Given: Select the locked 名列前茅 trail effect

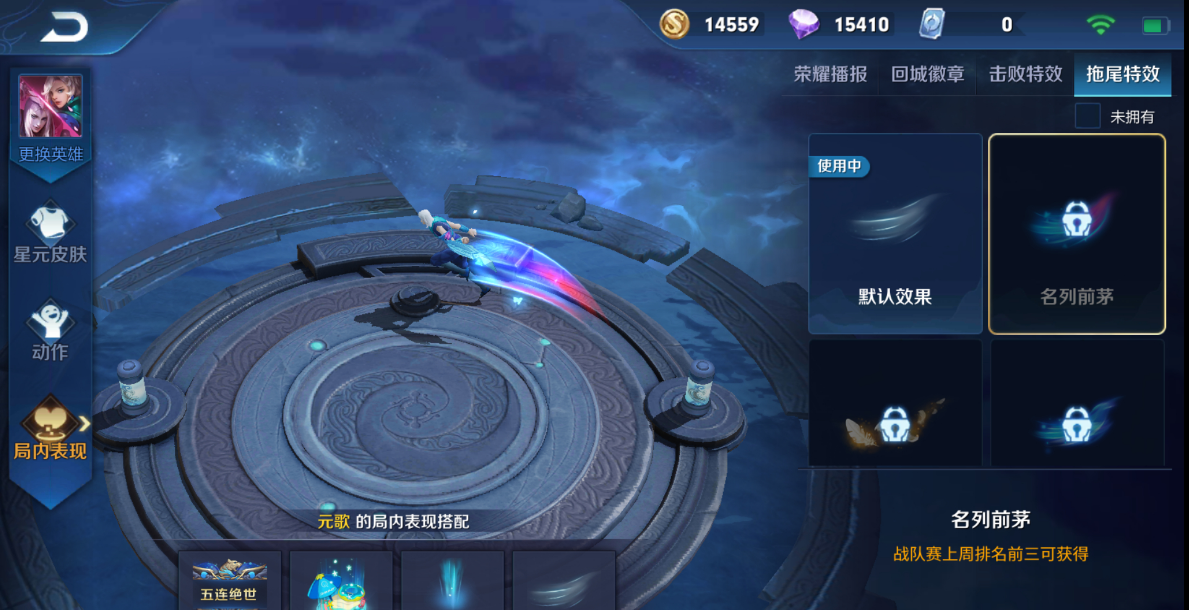Looking at the screenshot, I should (1076, 233).
